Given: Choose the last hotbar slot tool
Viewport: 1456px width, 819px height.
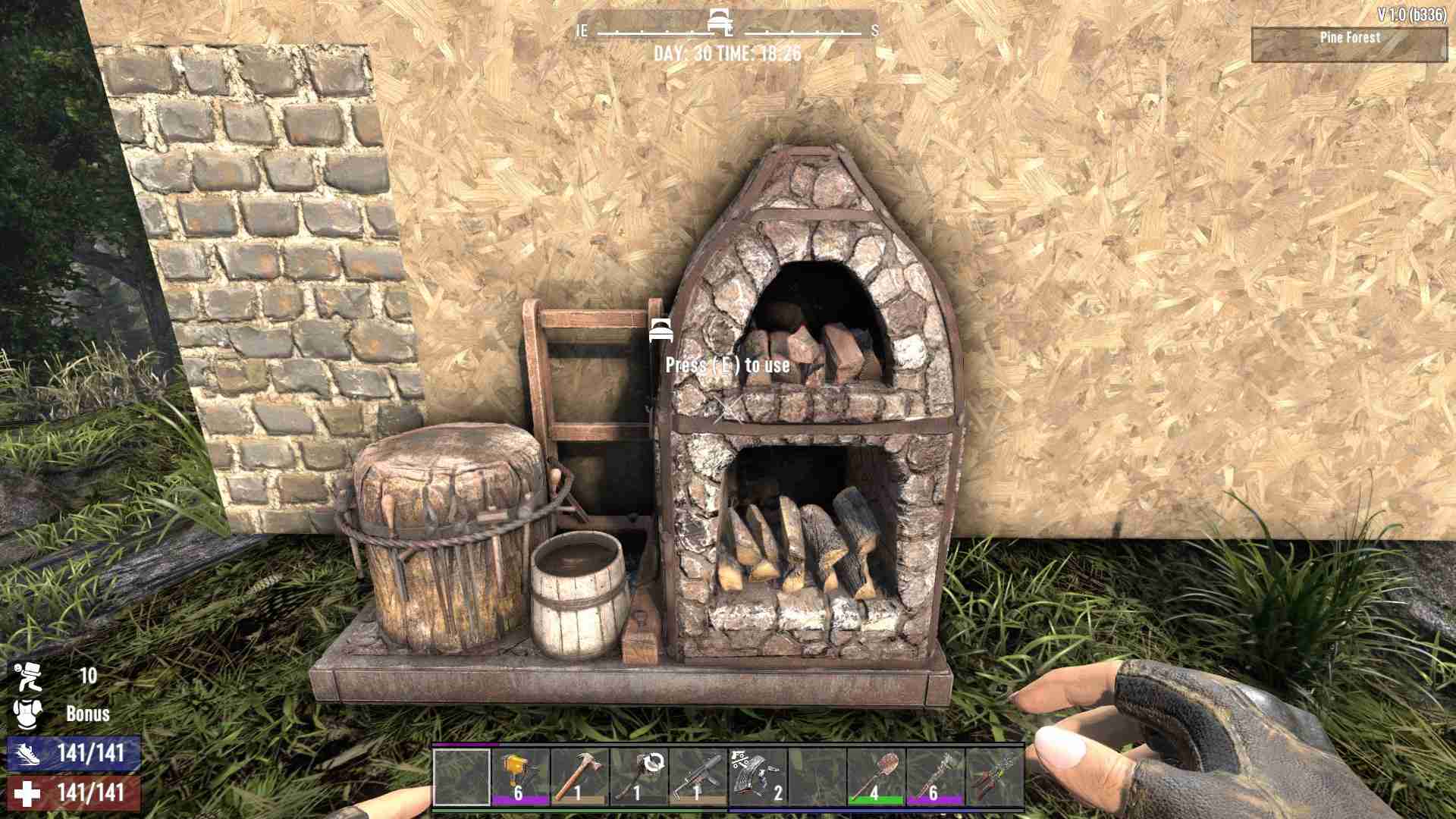Looking at the screenshot, I should [993, 777].
